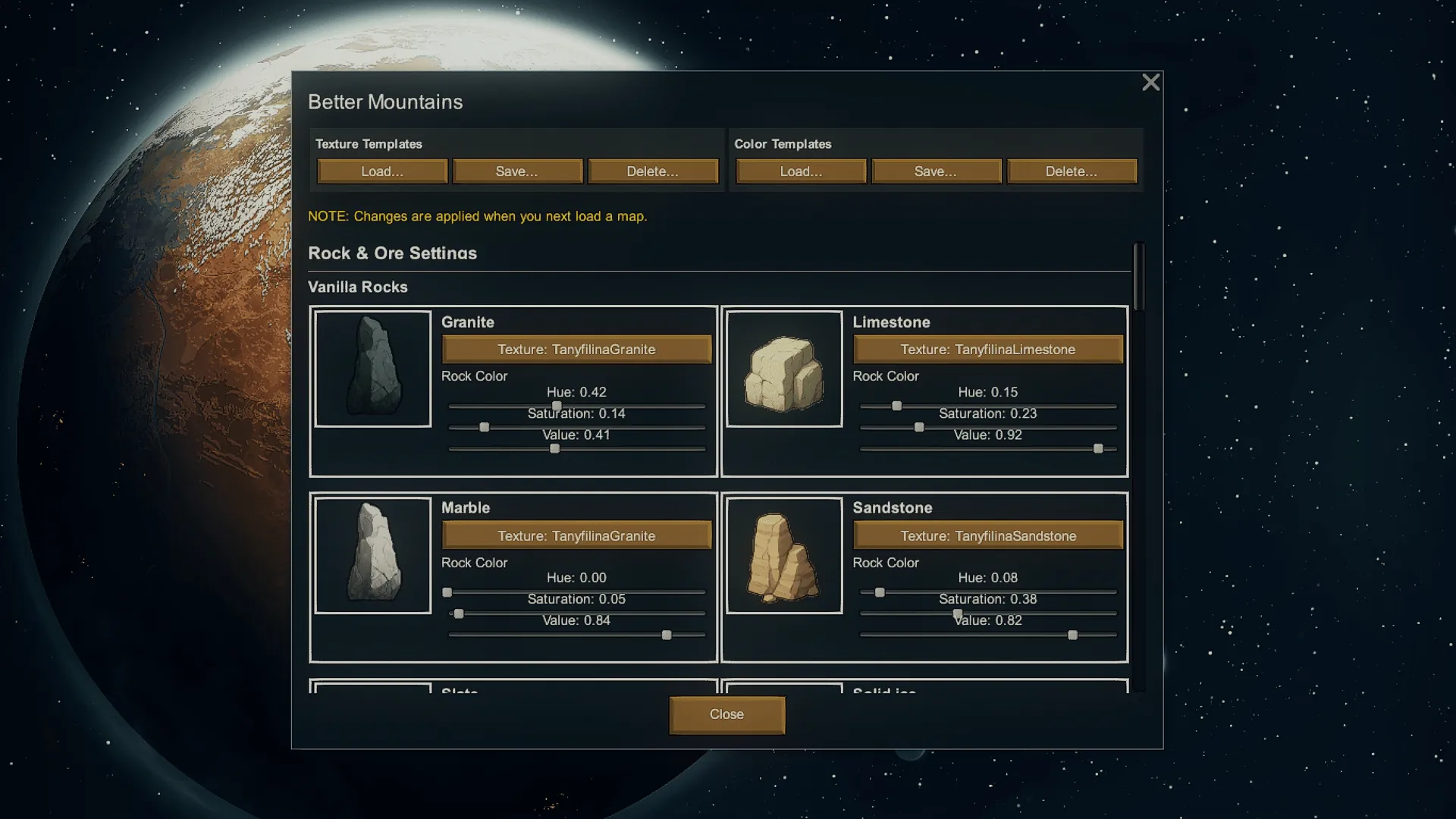Delete a color template
This screenshot has width=1456, height=819.
pos(1071,171)
